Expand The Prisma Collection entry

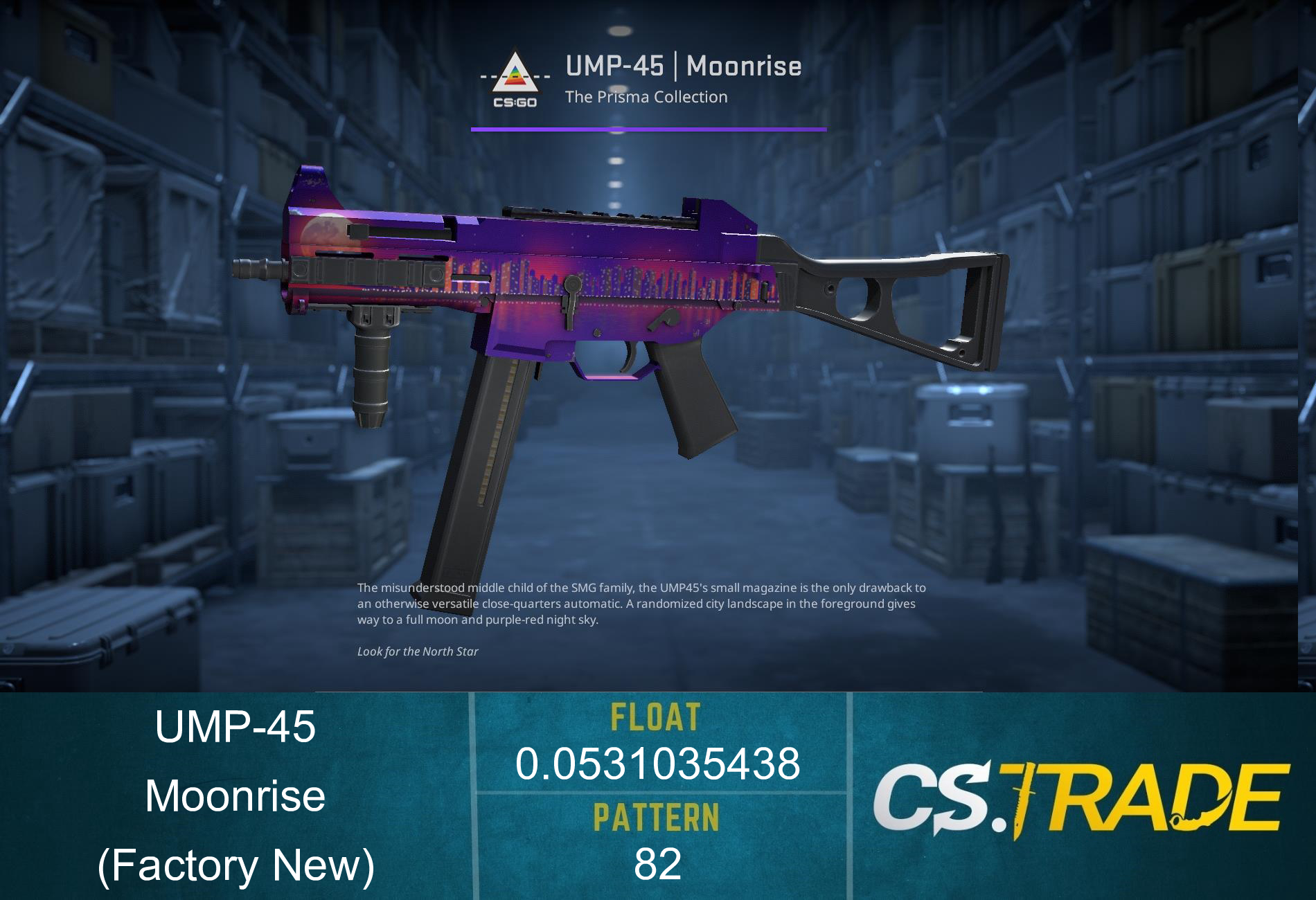[646, 98]
